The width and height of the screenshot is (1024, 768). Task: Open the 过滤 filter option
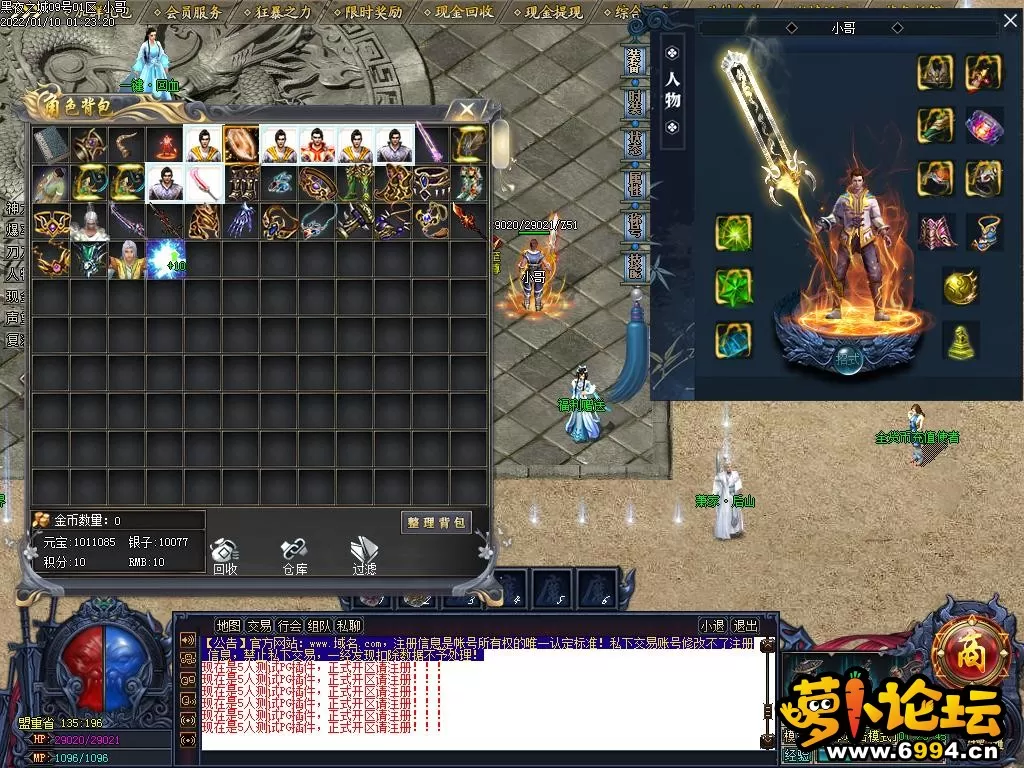pos(364,555)
